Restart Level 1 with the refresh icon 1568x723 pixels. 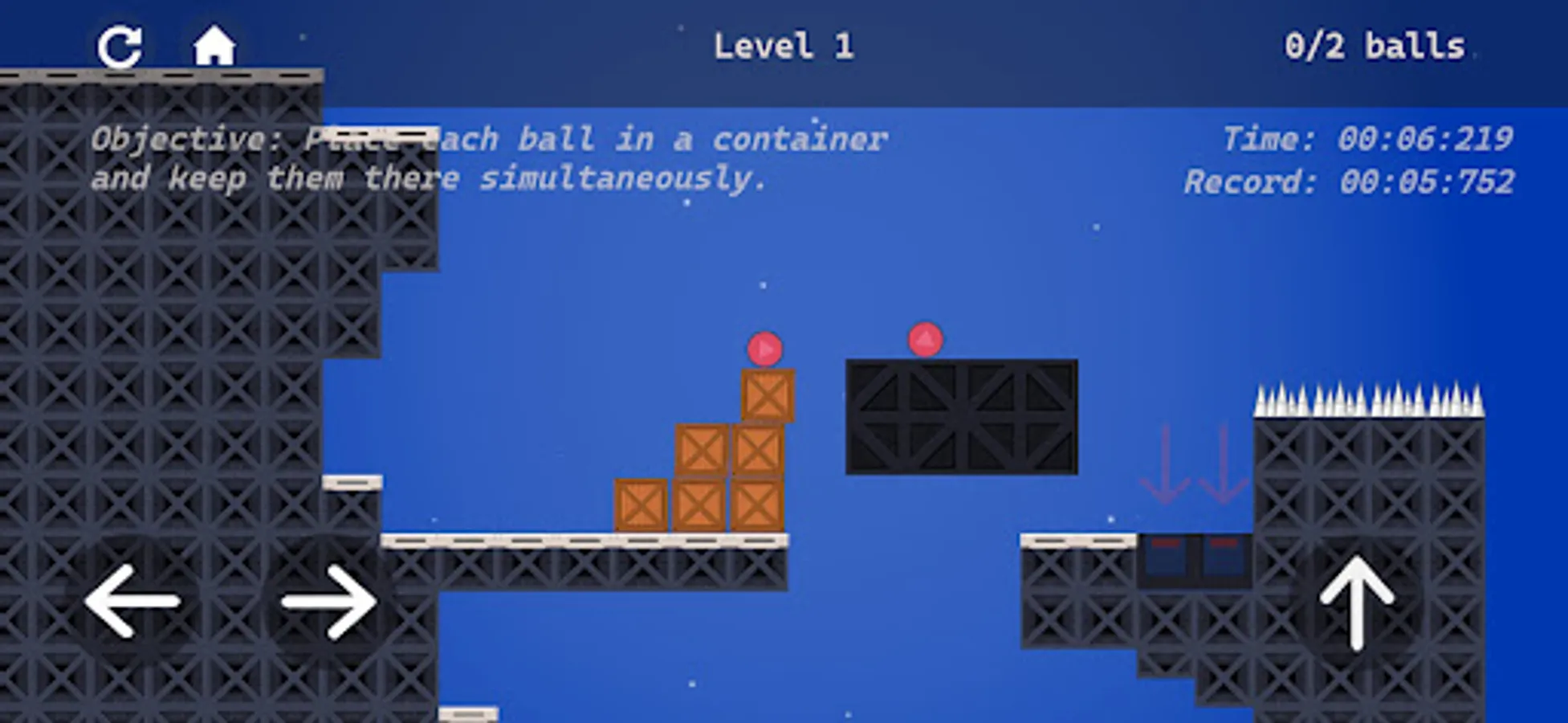click(x=122, y=46)
